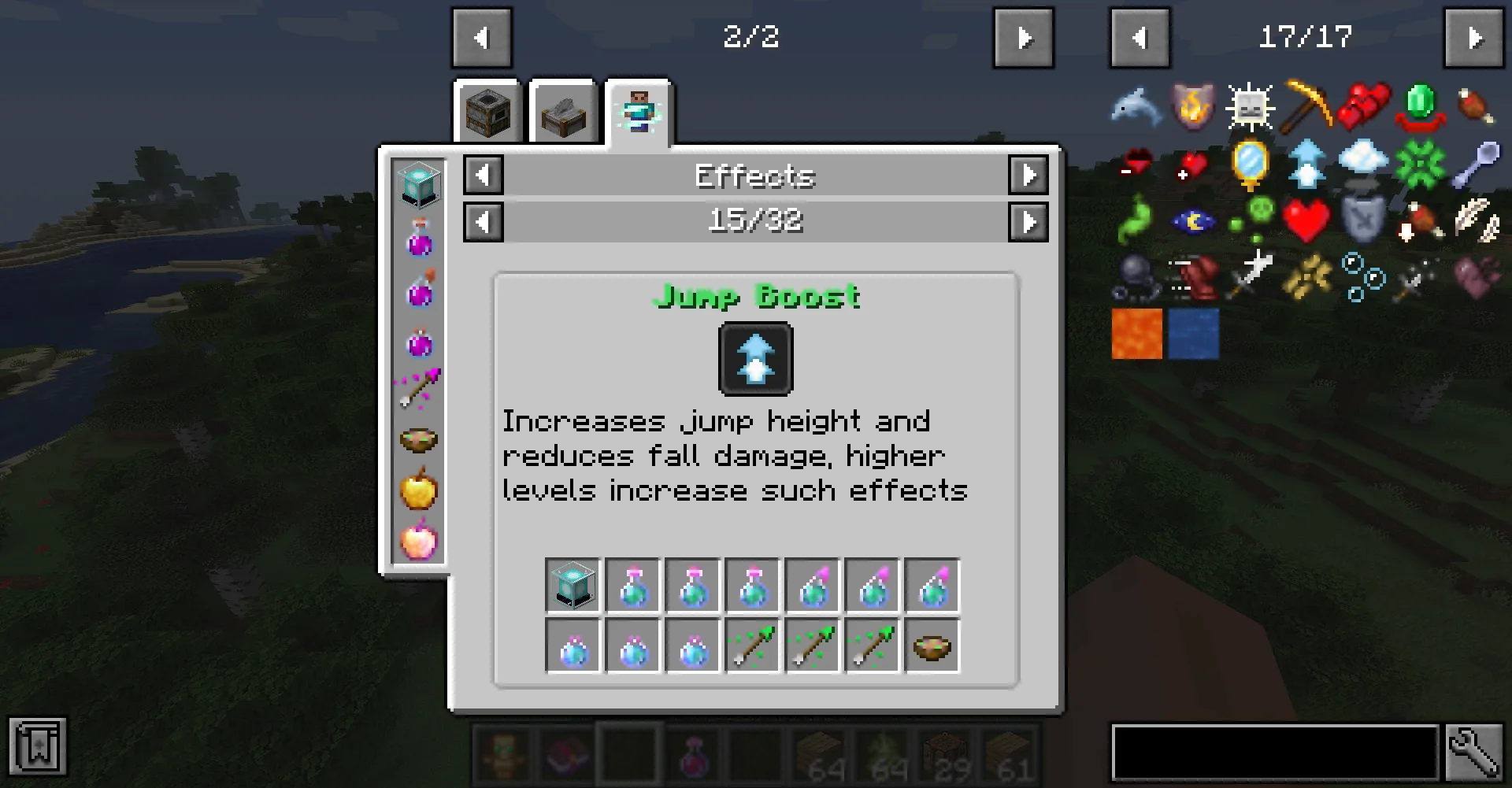Go back a page from 15/32
This screenshot has height=788, width=1512.
(x=483, y=221)
